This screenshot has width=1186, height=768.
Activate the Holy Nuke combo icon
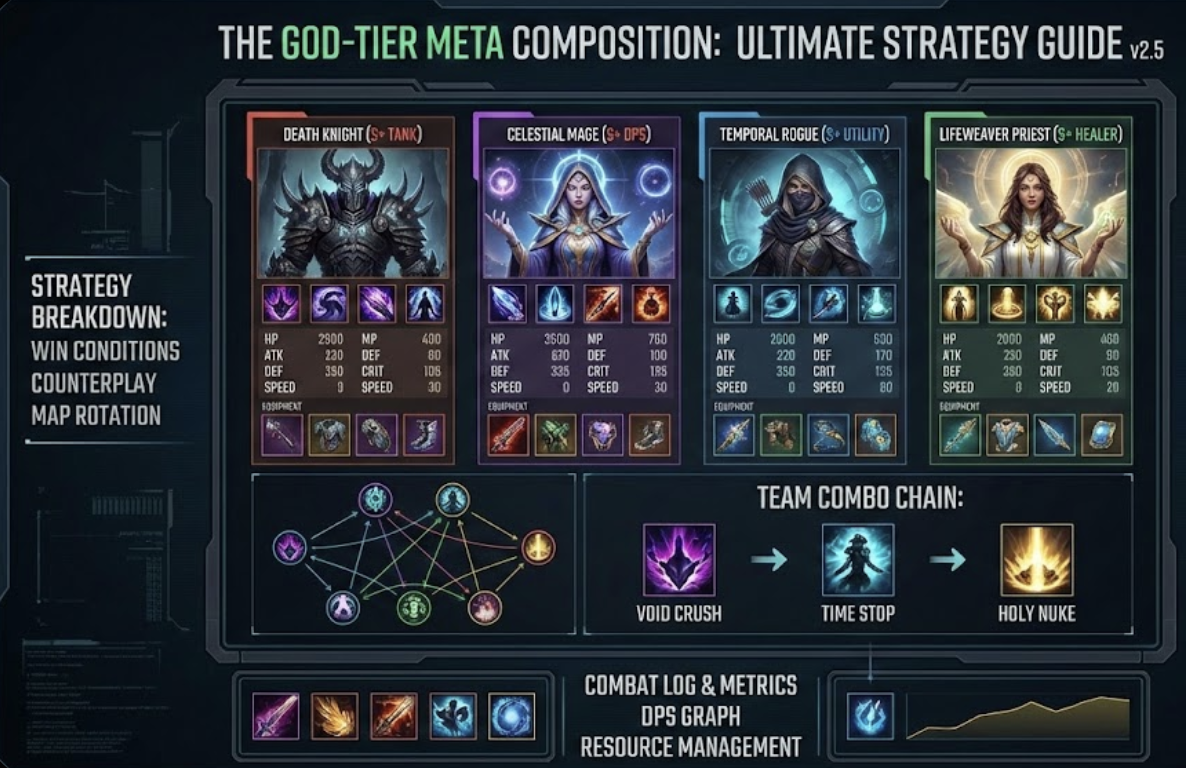pos(1036,561)
